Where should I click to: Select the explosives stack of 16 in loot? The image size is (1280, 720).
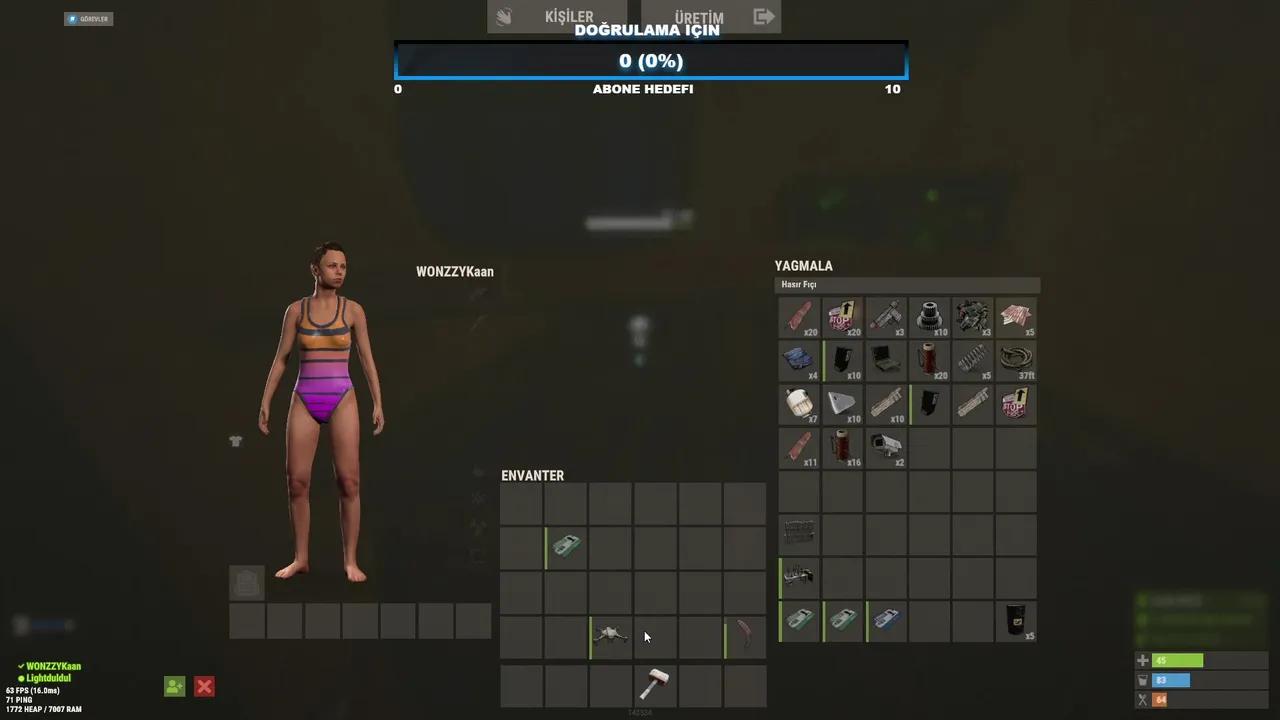coord(841,448)
